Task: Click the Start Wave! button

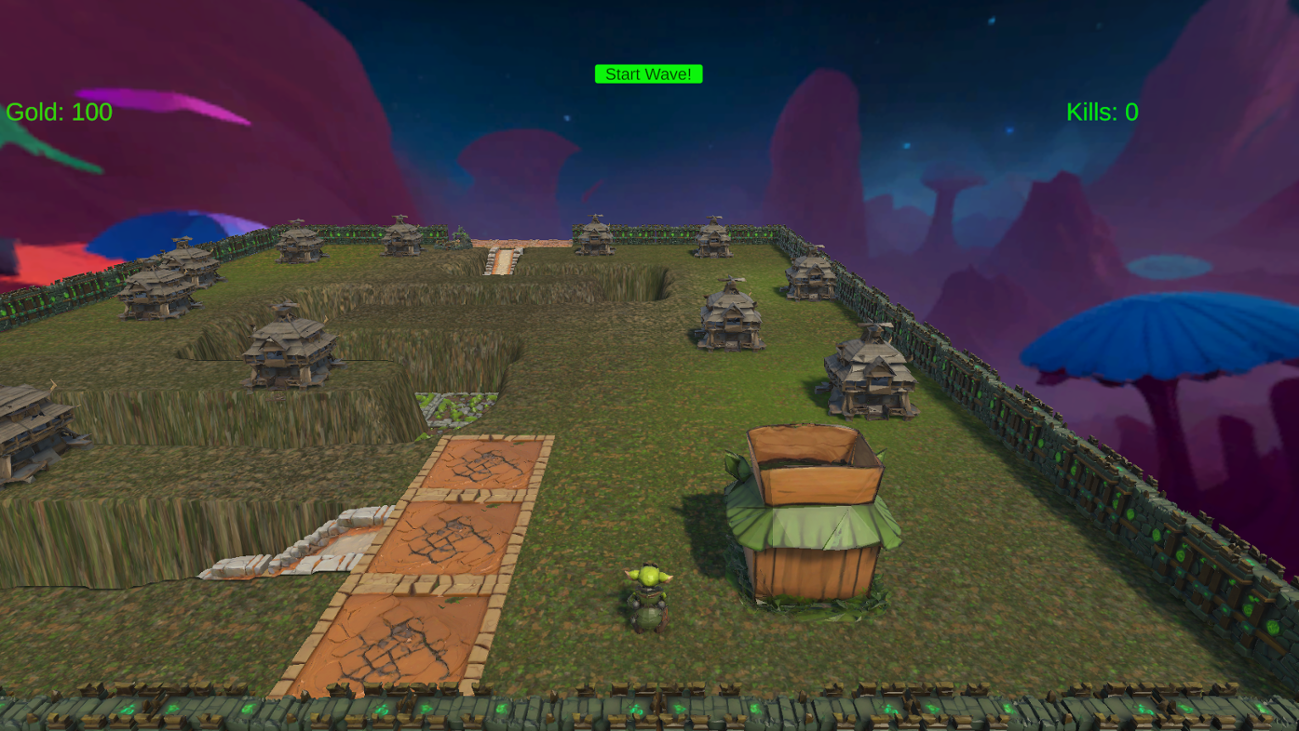Action: point(649,73)
